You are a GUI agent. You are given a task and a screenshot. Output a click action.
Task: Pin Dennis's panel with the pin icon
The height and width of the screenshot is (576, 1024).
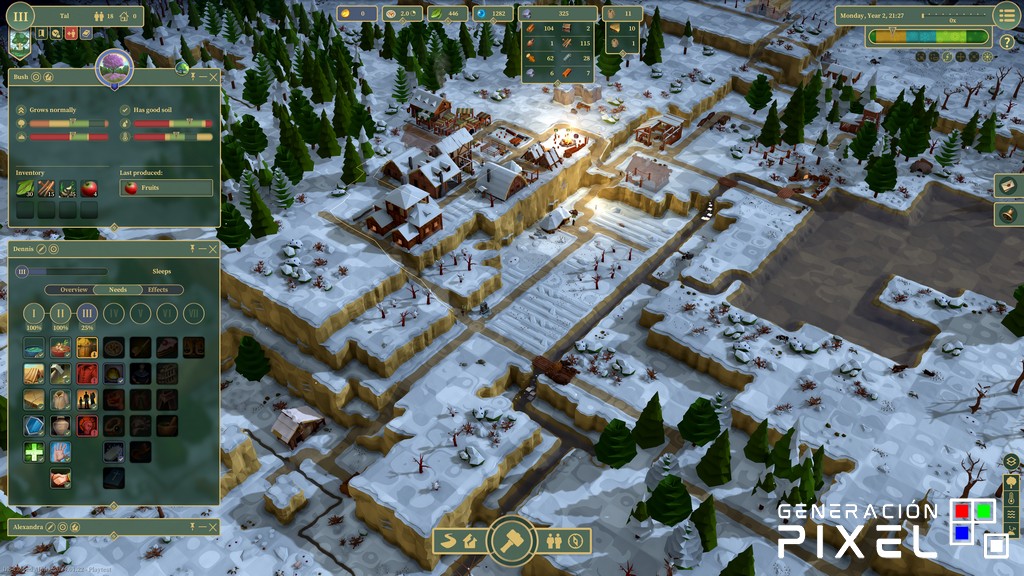191,249
